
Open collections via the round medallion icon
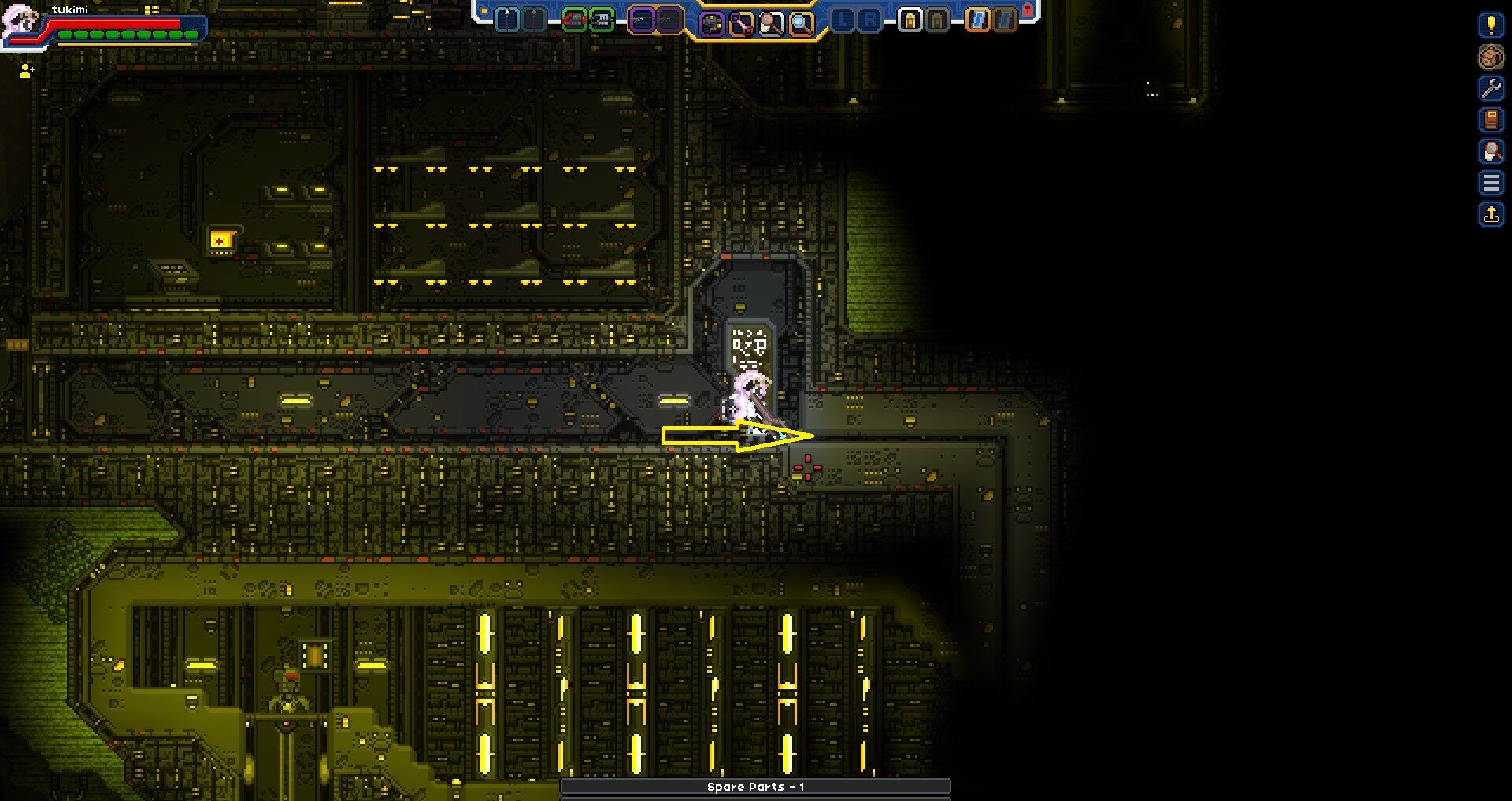(1491, 57)
